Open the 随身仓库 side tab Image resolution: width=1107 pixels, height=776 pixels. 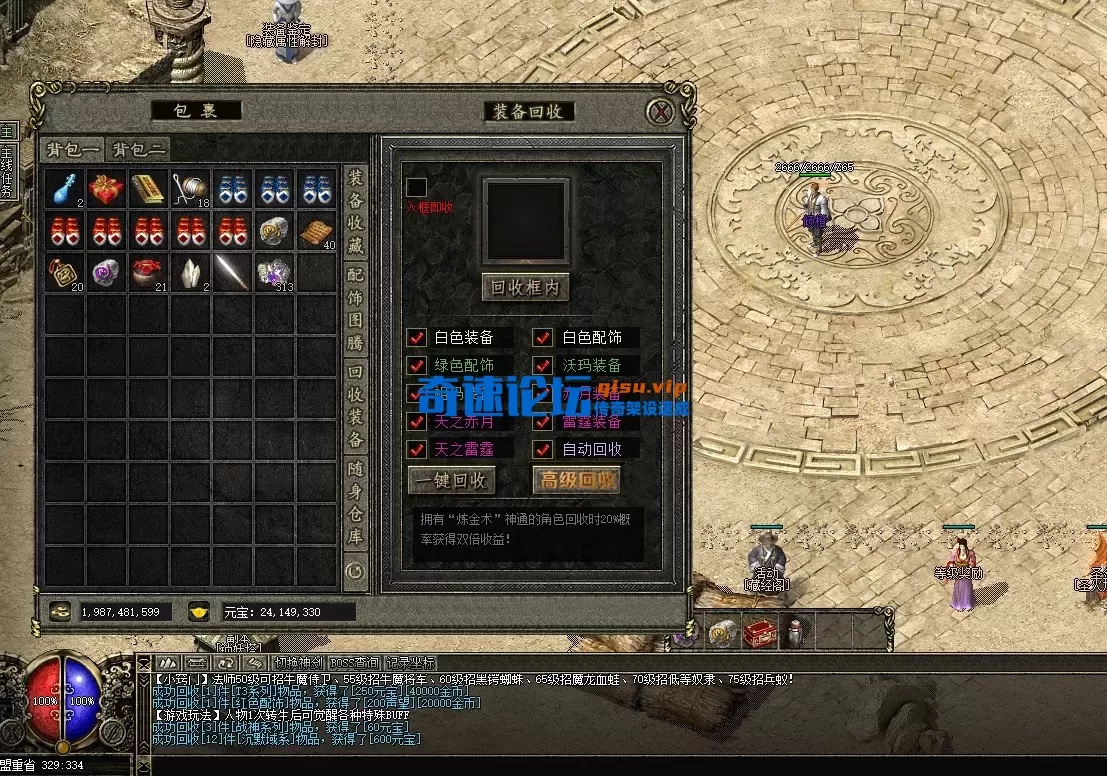coord(355,503)
